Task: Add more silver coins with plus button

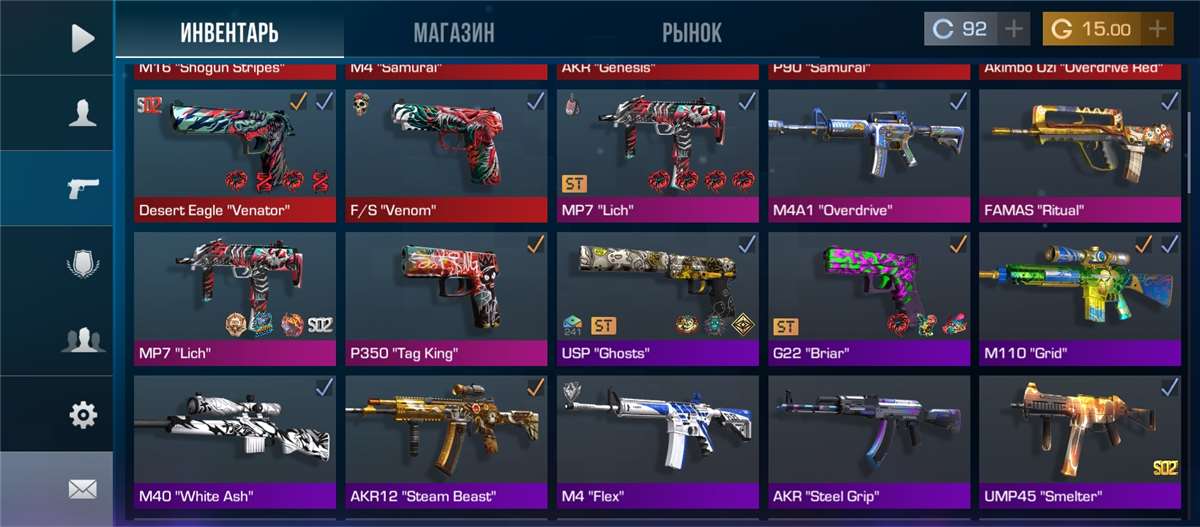Action: [1014, 29]
